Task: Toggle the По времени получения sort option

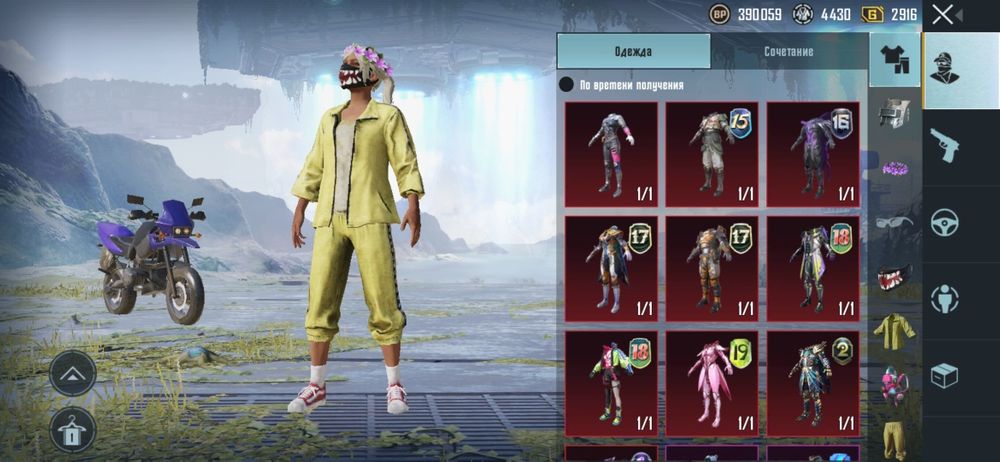Action: click(x=567, y=85)
